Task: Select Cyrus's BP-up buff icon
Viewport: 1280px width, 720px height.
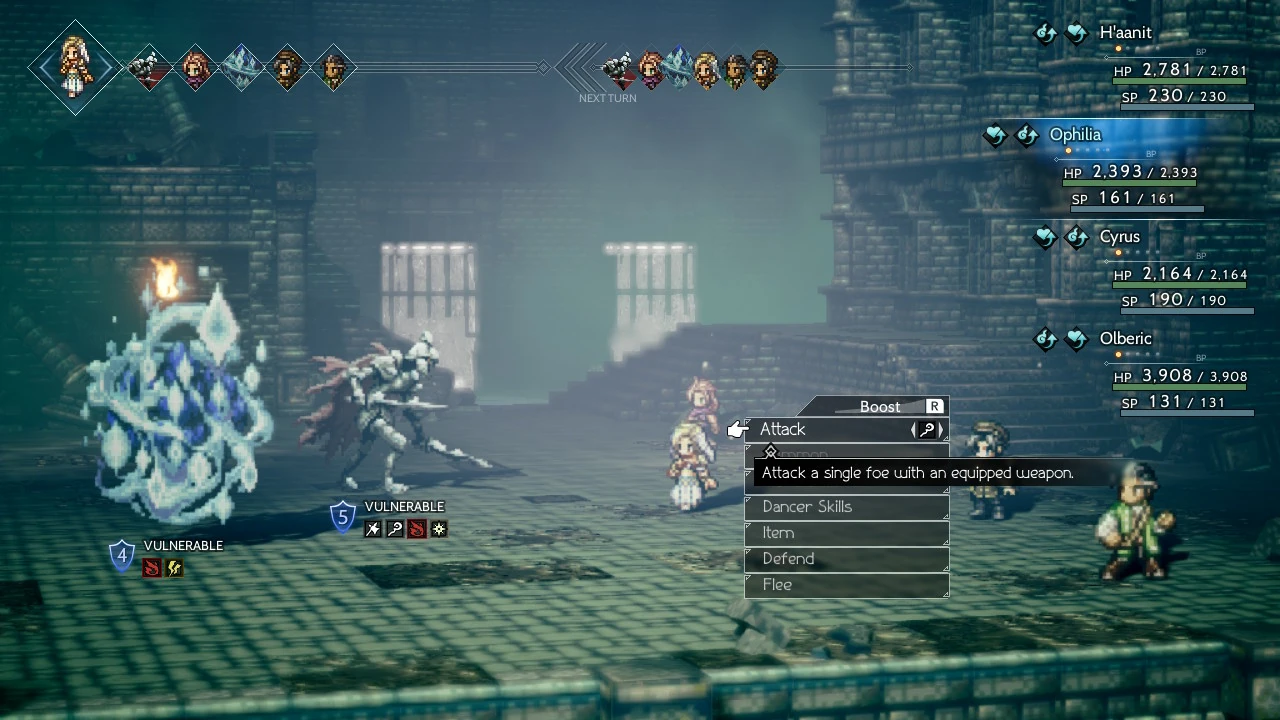Action: point(1077,237)
